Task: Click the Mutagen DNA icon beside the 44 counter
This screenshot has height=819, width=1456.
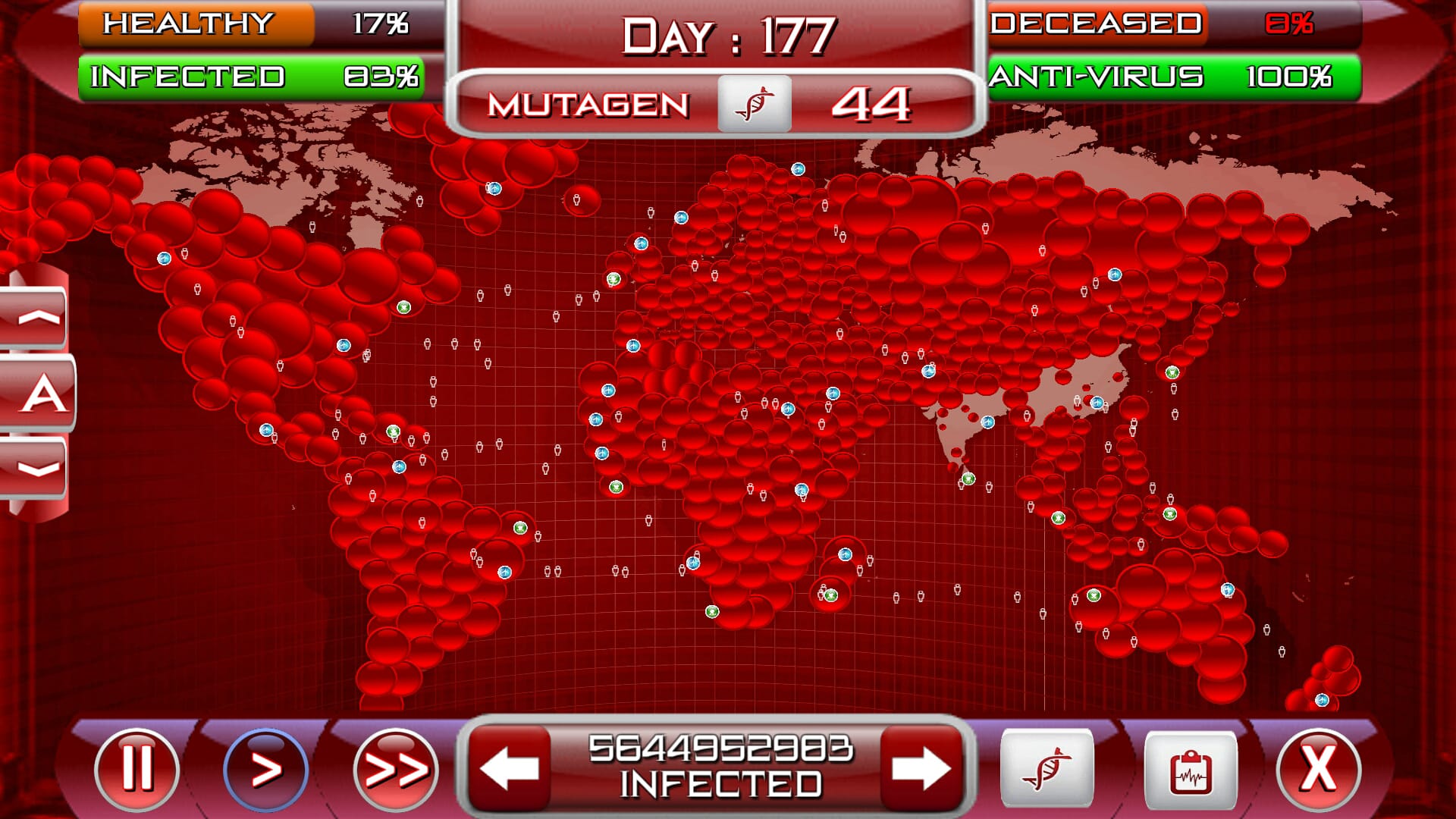Action: 755,105
